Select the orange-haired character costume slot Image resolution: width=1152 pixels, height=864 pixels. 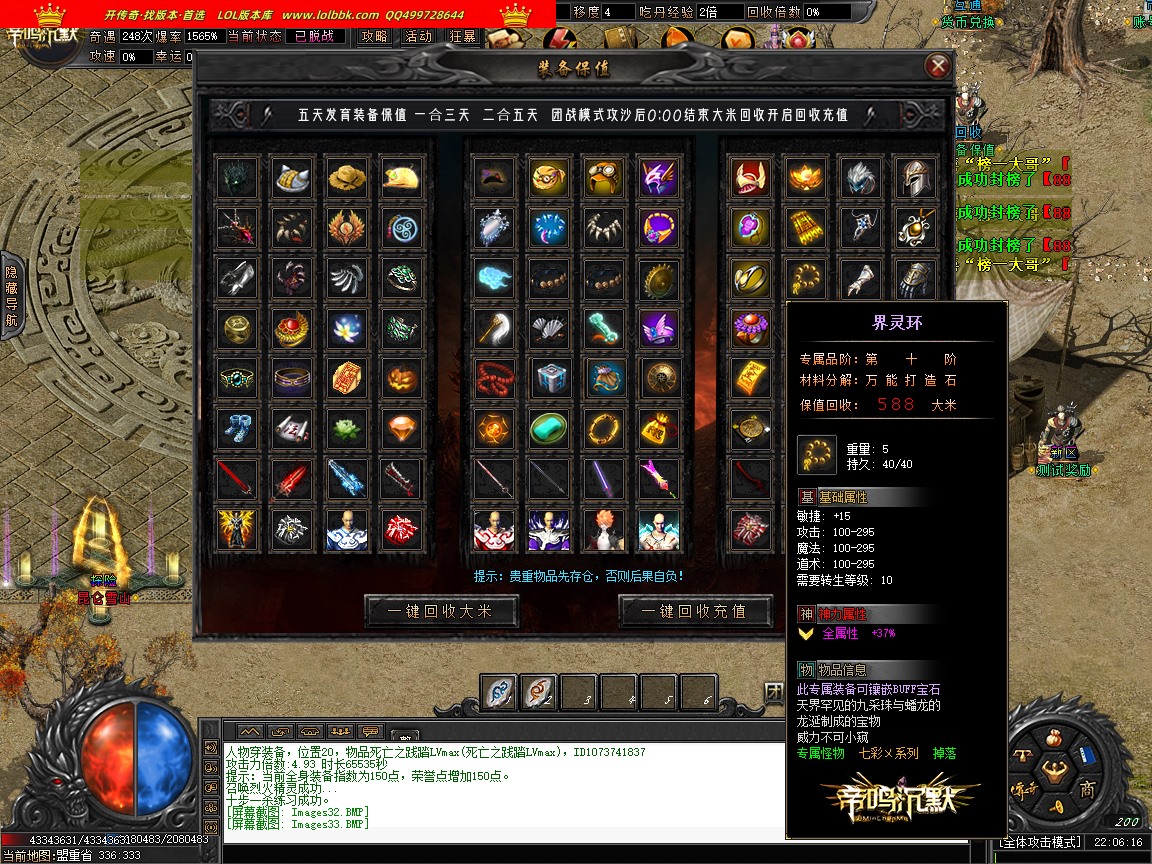pos(604,529)
